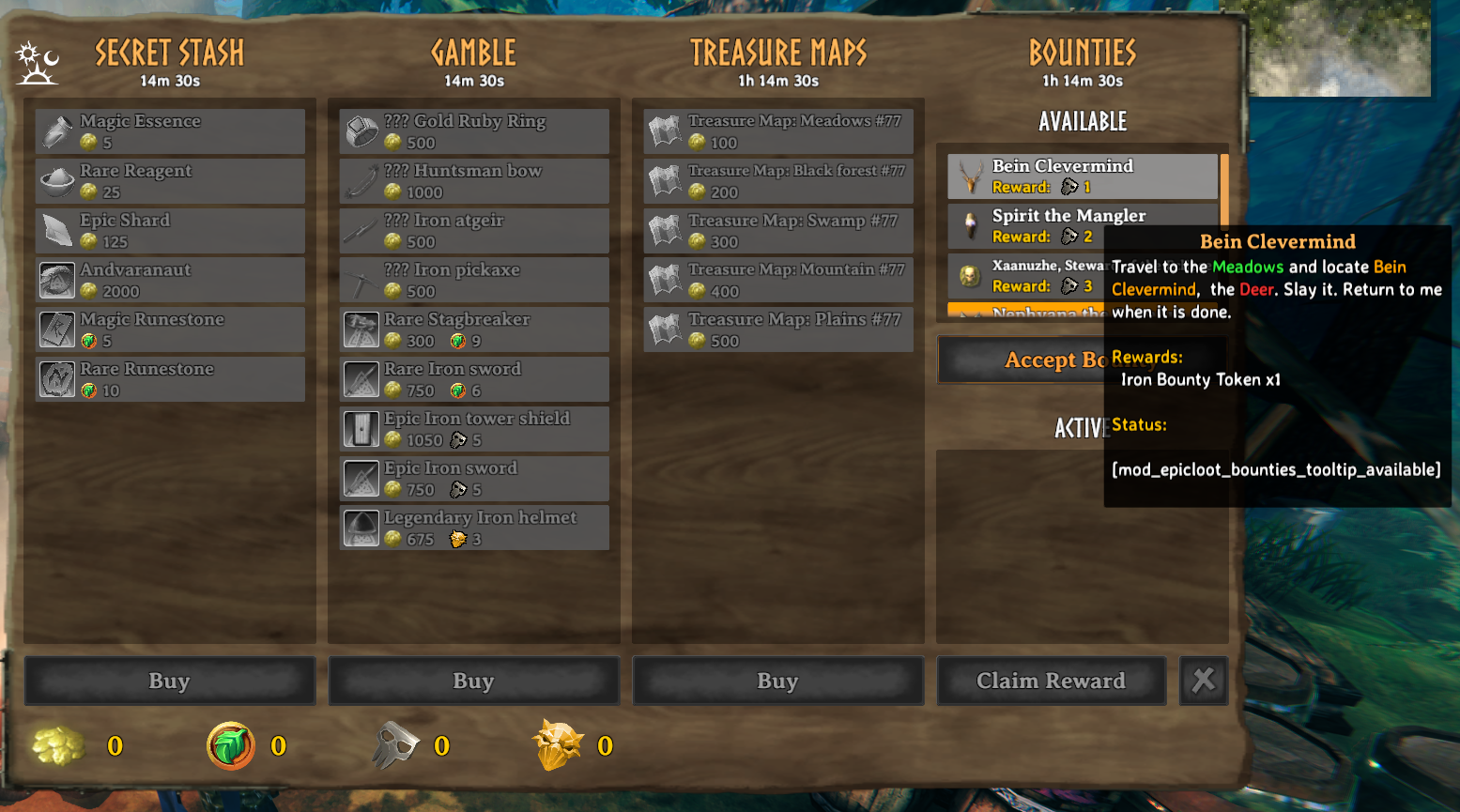The height and width of the screenshot is (812, 1460).
Task: Choose Treasure Map: Swamp #77
Action: (778, 231)
